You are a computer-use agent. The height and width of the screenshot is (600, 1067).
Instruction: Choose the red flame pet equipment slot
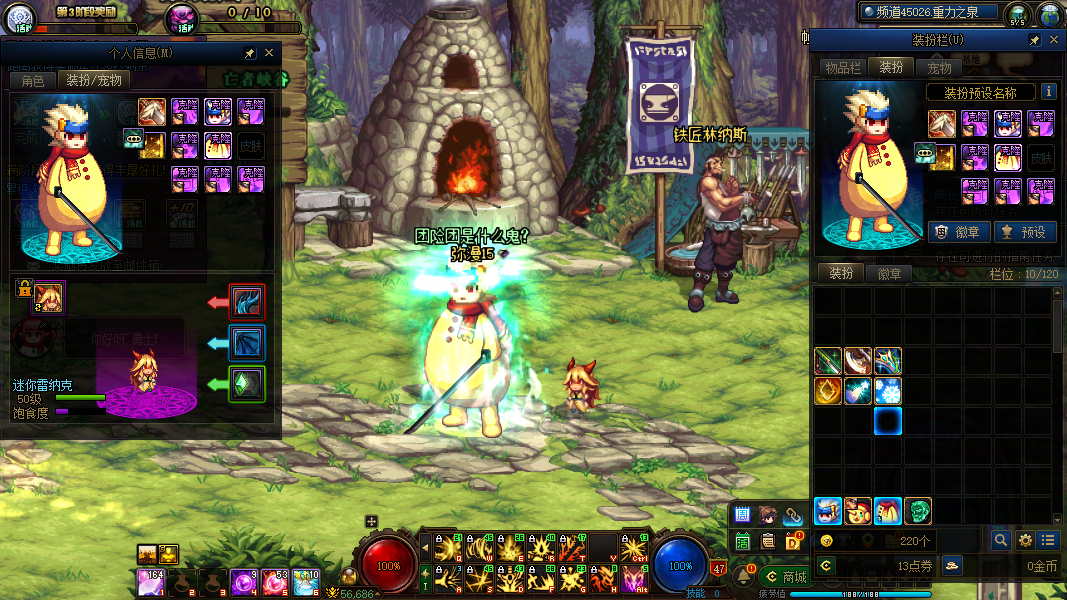coord(247,301)
